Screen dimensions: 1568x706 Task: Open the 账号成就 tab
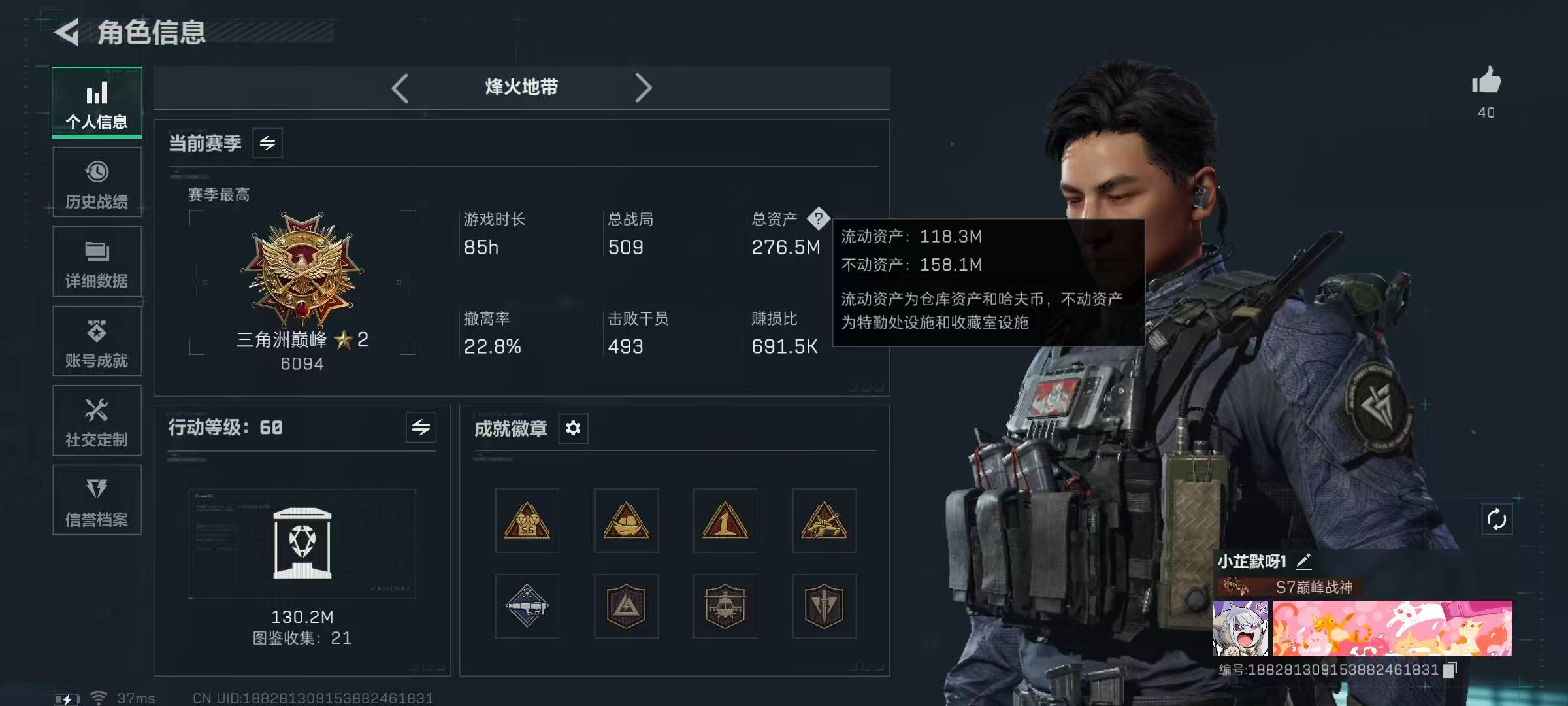coord(97,341)
